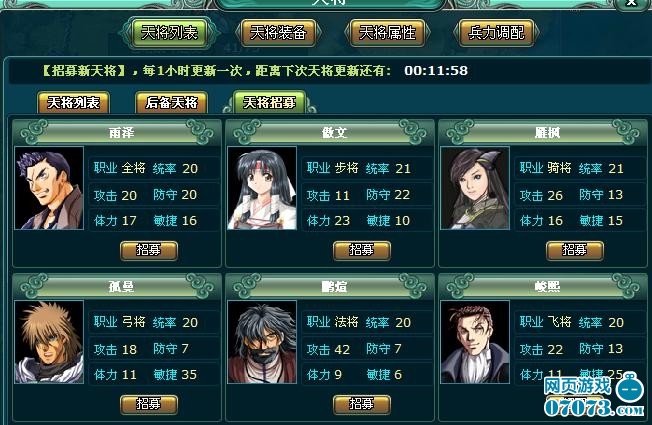
Task: Recruit the mage general 鹏煊
Action: (361, 403)
